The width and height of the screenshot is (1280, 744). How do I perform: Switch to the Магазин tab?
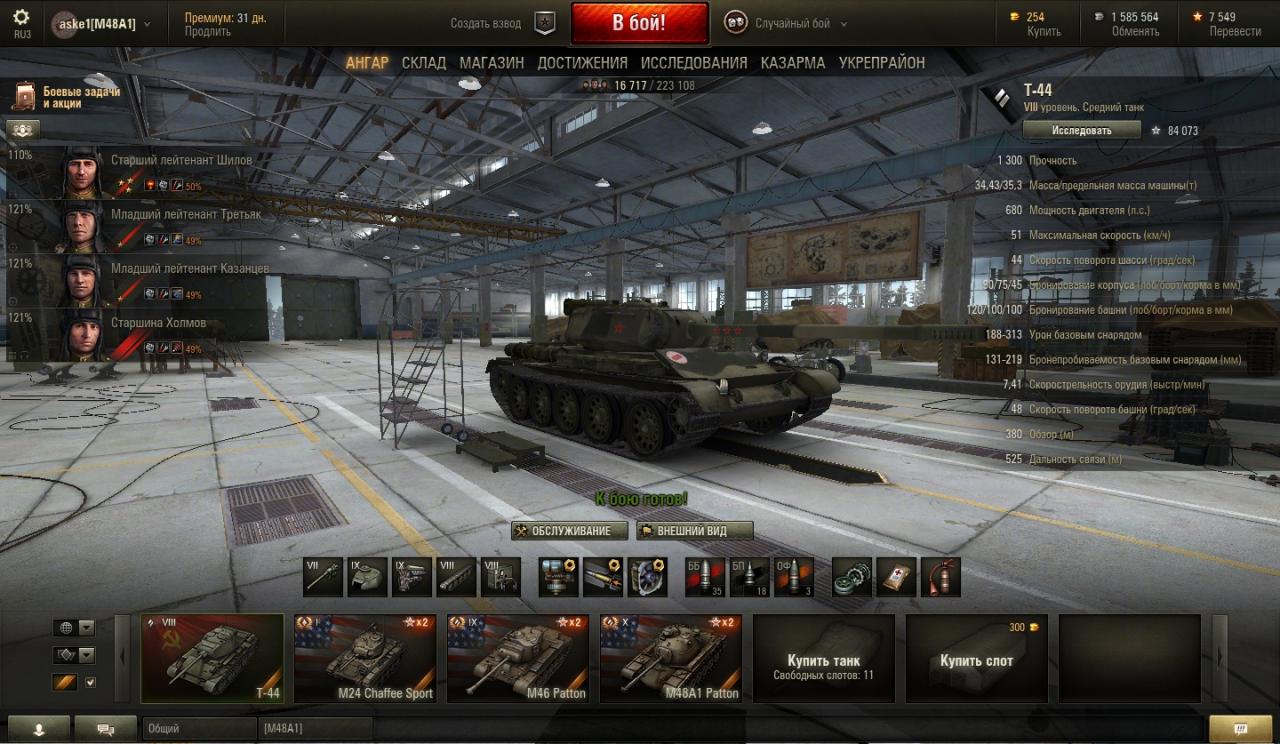pos(491,62)
